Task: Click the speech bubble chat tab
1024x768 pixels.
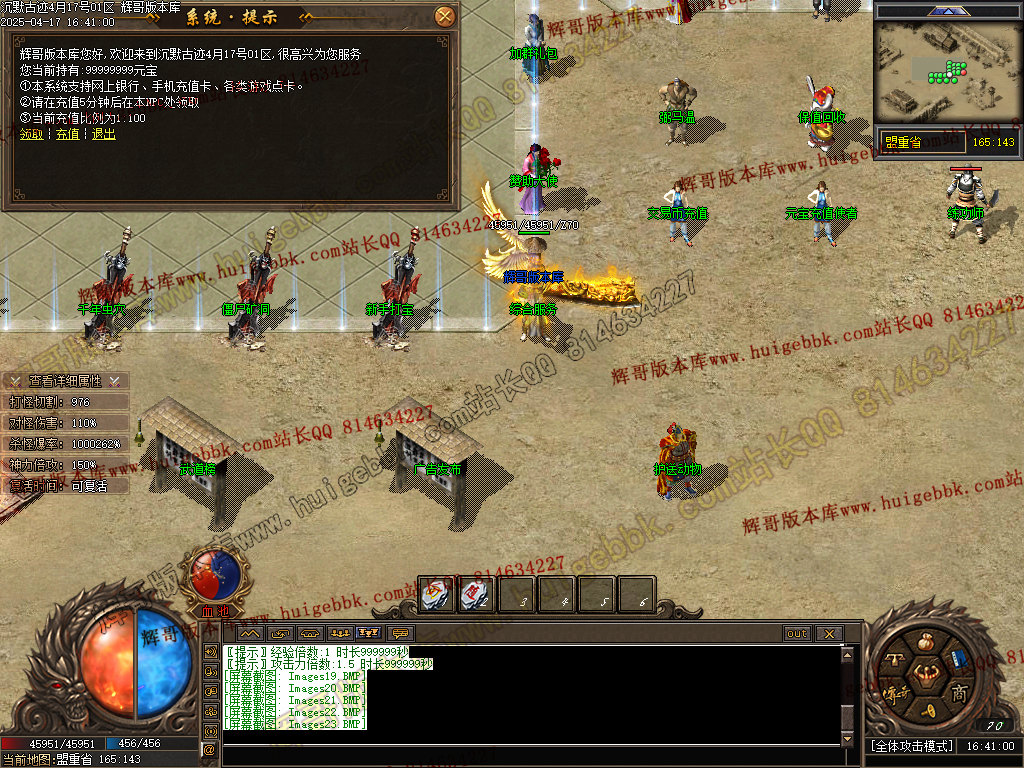Action: [x=401, y=634]
